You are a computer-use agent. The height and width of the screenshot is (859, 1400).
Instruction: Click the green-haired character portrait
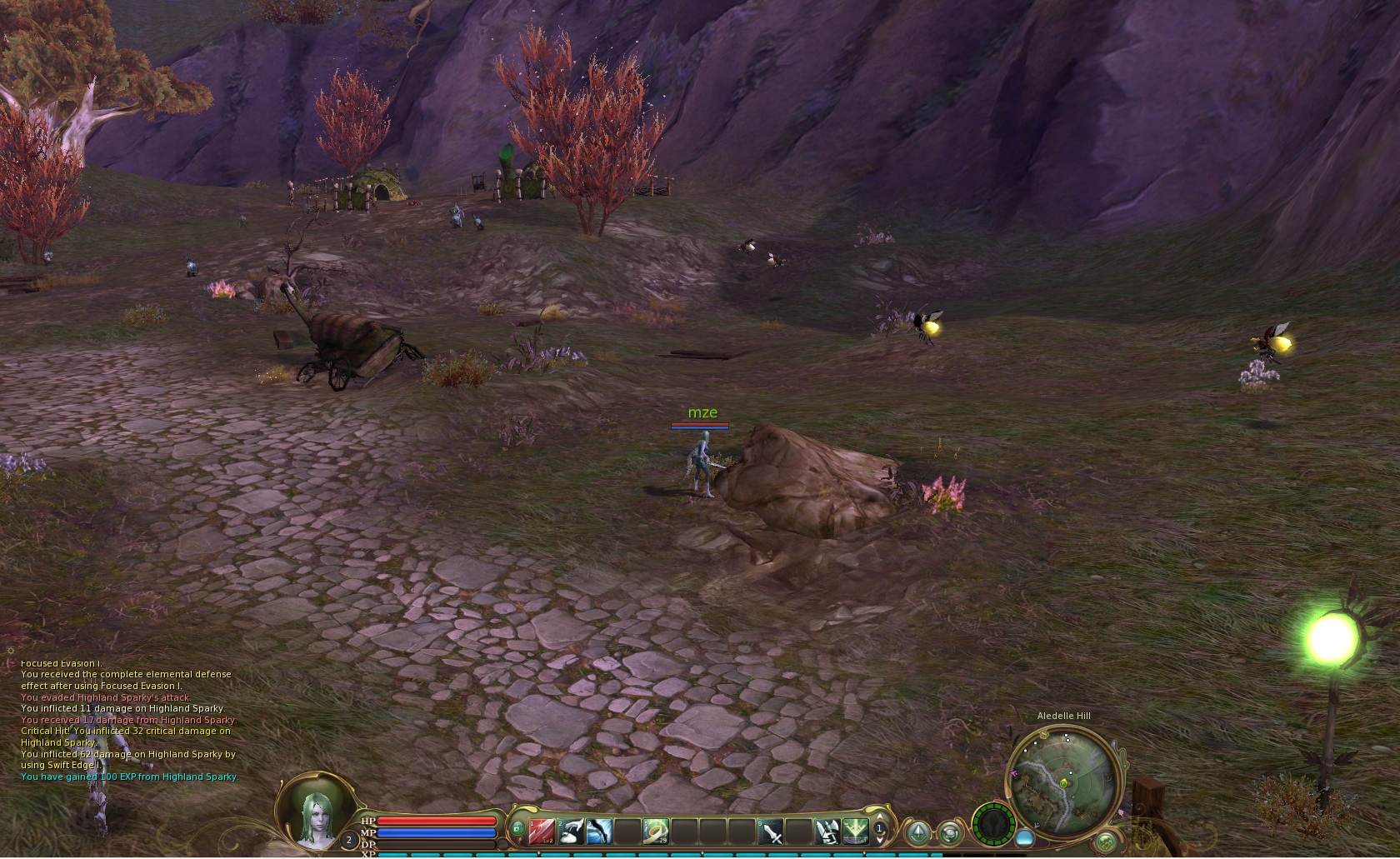315,814
